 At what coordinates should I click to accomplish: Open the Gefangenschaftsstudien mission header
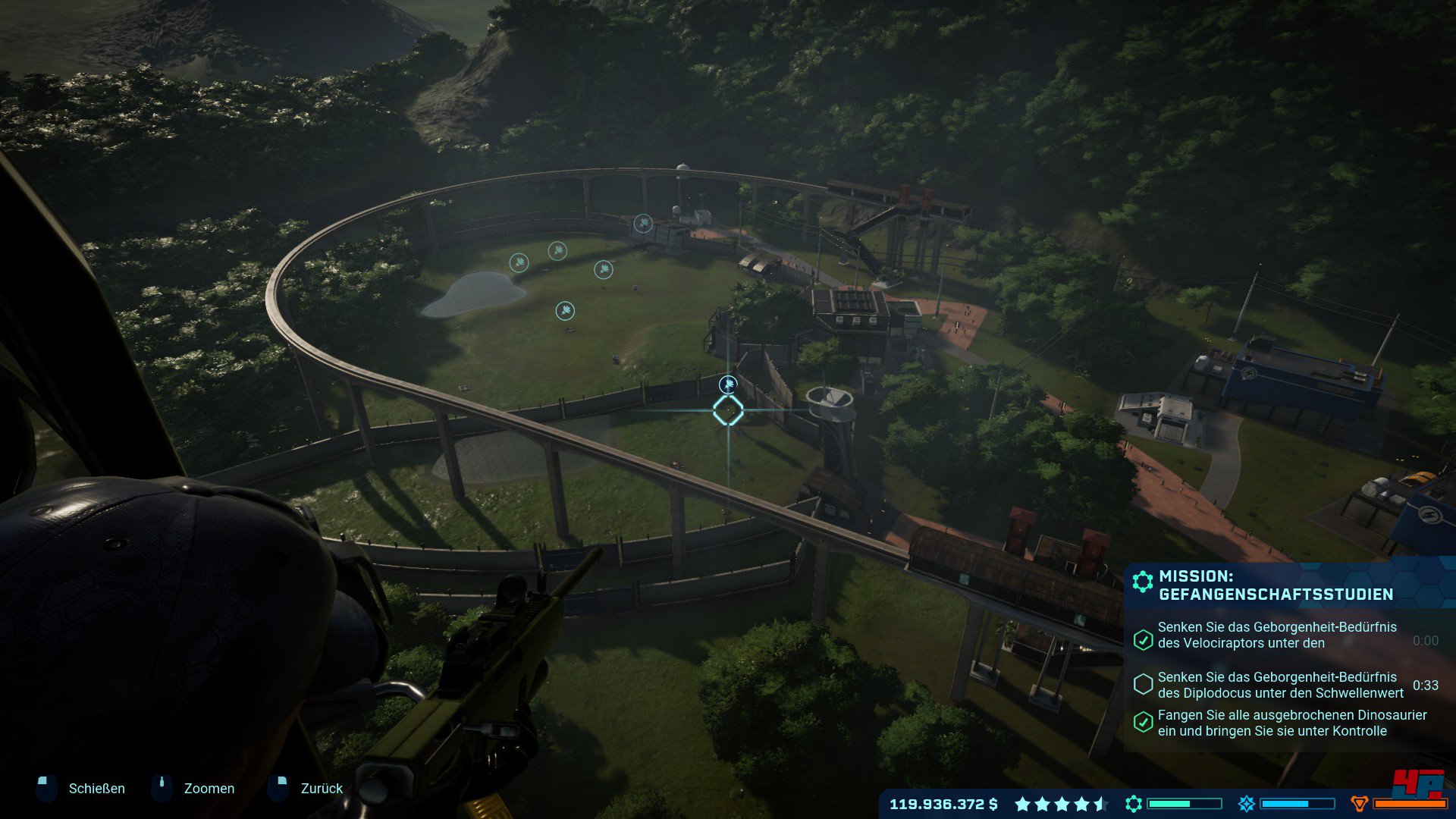1276,585
